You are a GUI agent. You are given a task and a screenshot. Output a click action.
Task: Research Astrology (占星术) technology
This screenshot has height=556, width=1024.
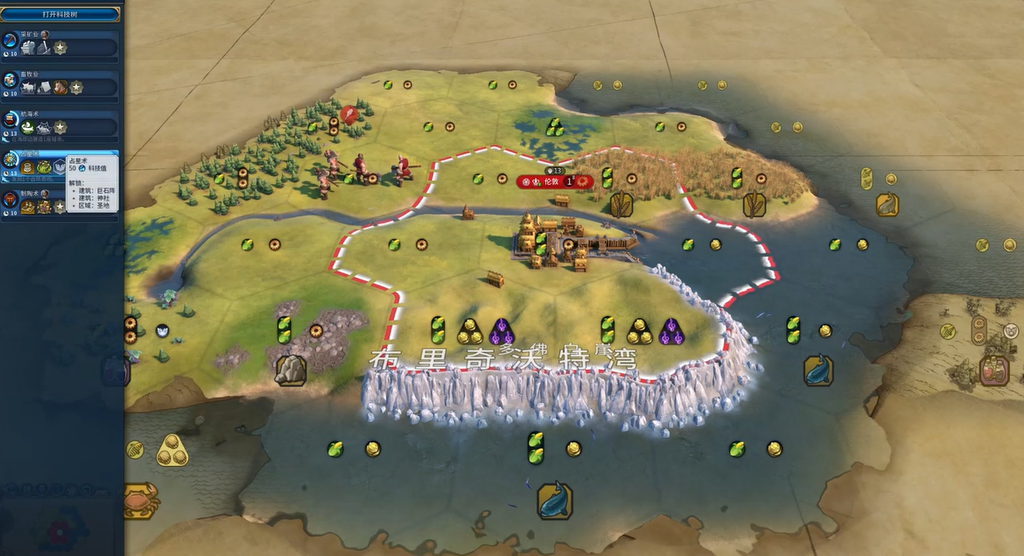click(x=60, y=163)
